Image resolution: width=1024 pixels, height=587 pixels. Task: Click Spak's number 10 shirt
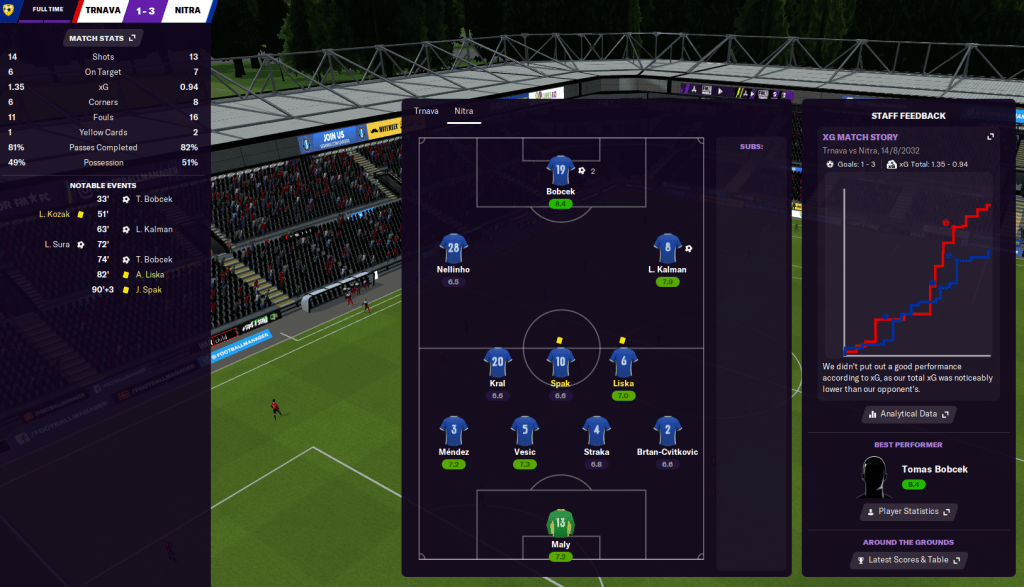tap(560, 362)
